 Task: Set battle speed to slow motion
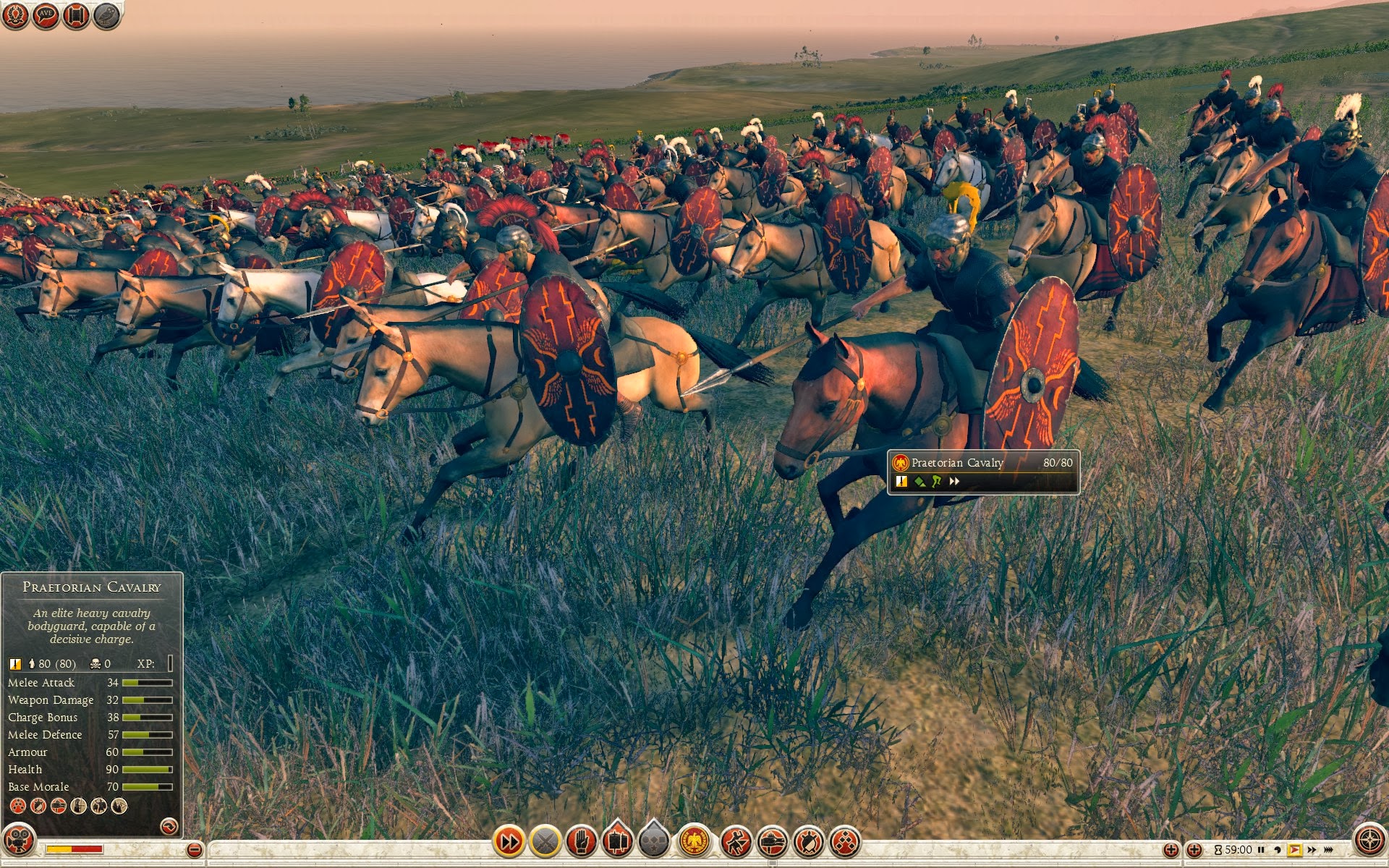tap(1278, 850)
